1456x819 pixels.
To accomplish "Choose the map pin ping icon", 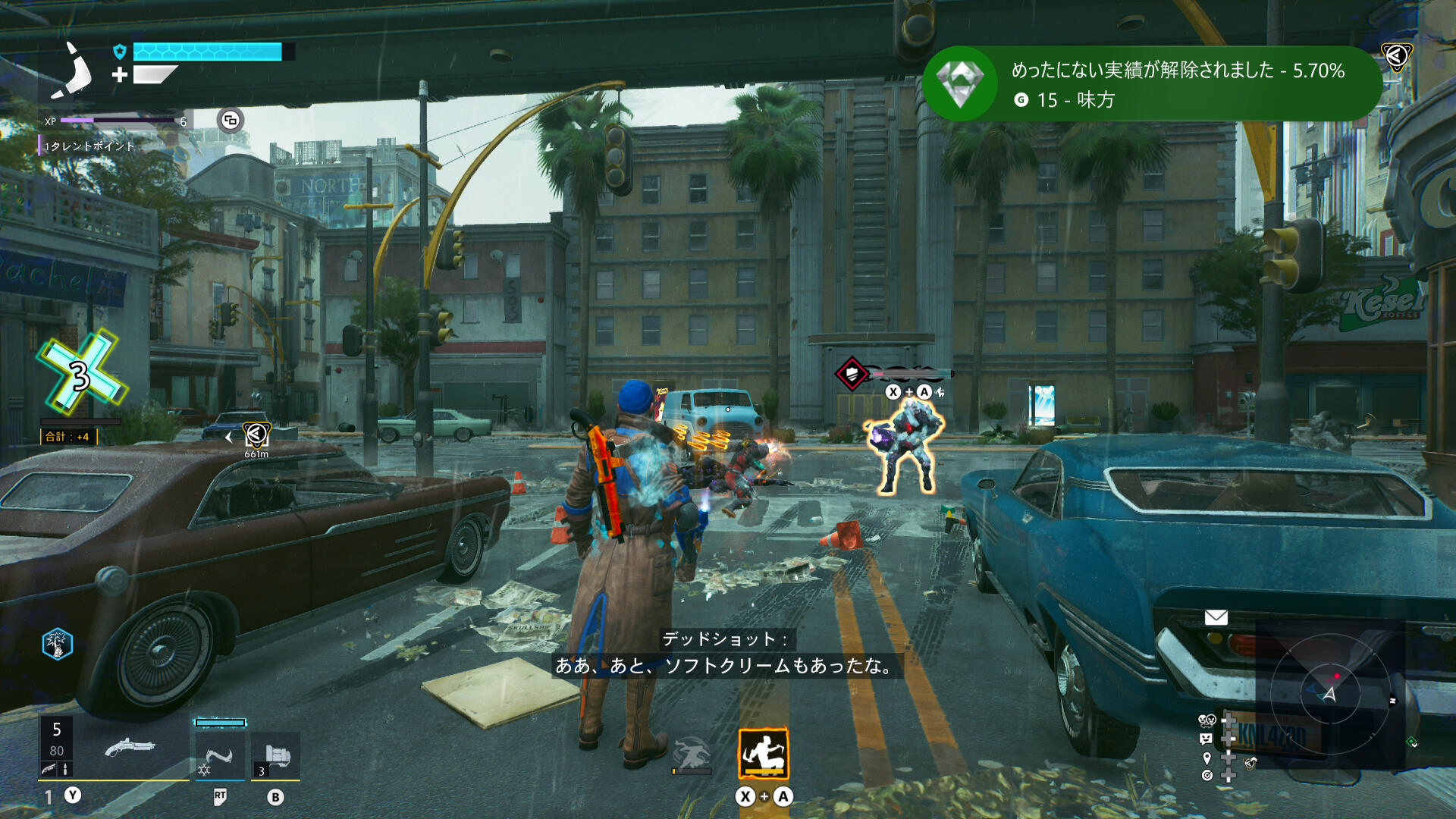I will [x=1207, y=758].
